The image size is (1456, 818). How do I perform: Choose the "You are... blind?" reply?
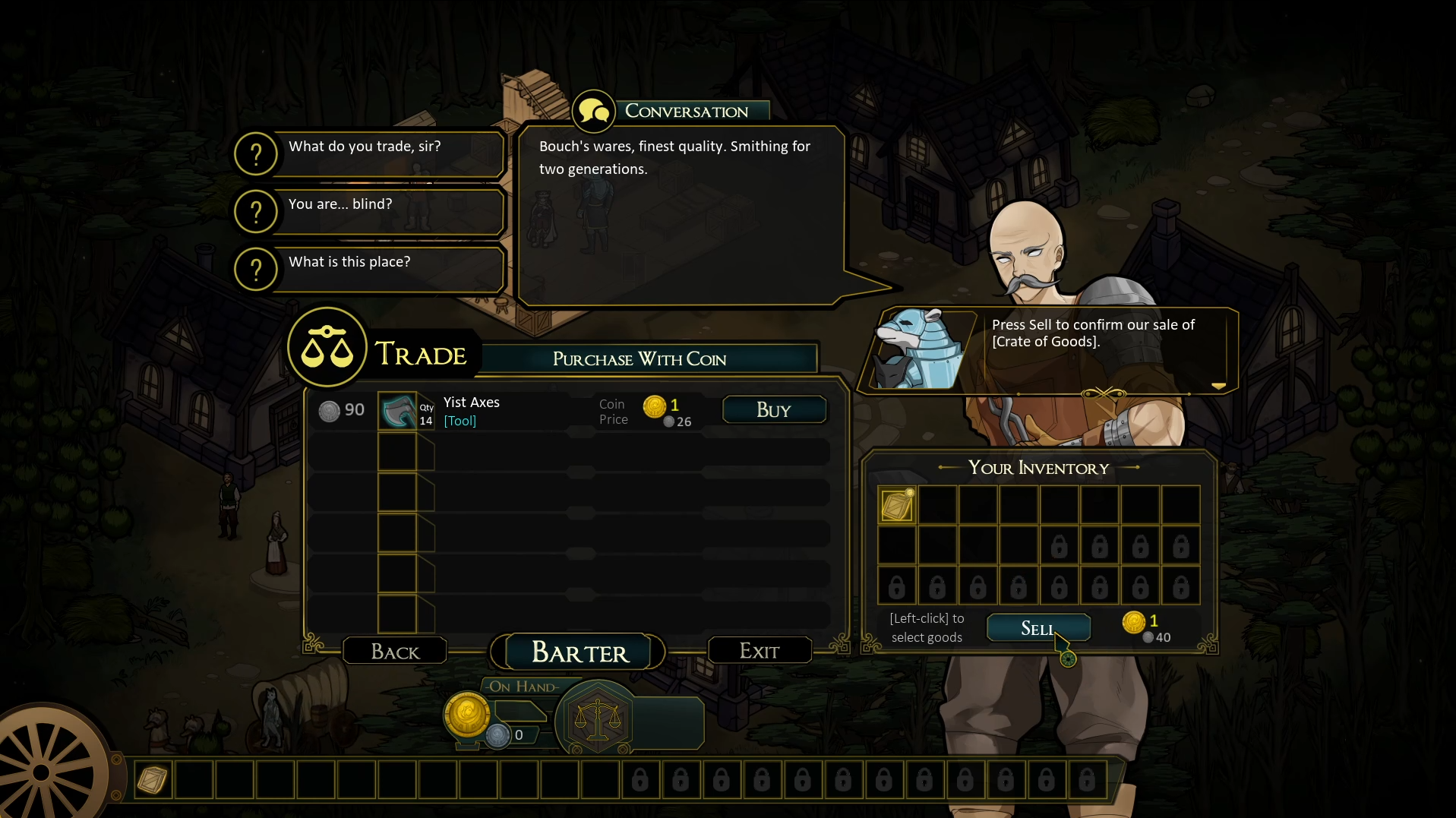click(x=369, y=210)
